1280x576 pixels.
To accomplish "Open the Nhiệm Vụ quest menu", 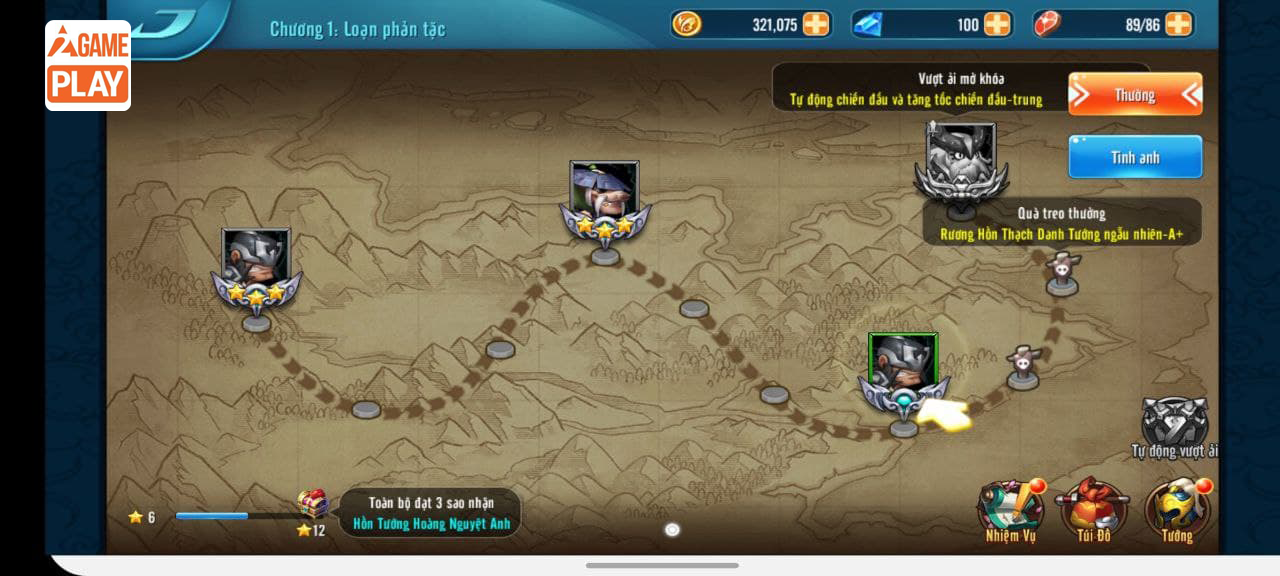I will [x=1009, y=510].
